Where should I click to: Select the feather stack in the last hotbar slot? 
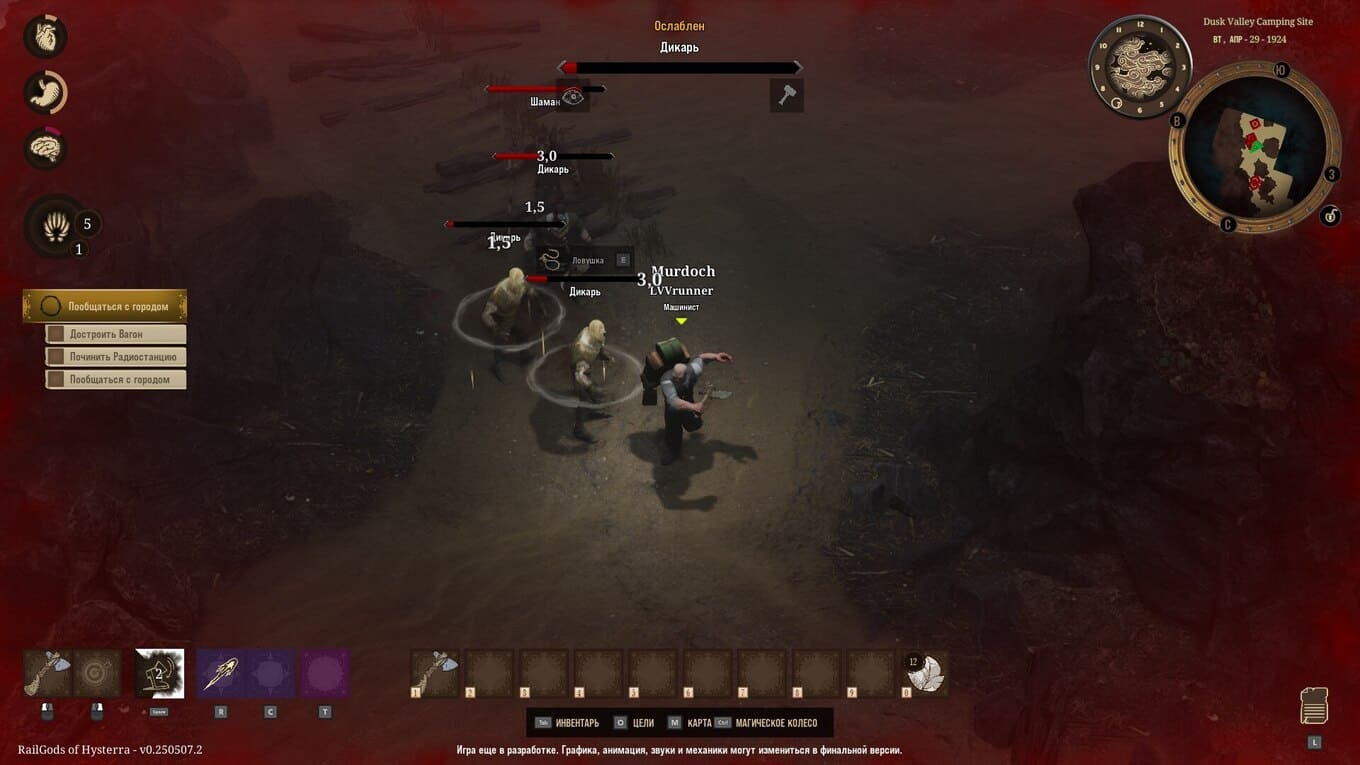click(x=925, y=673)
